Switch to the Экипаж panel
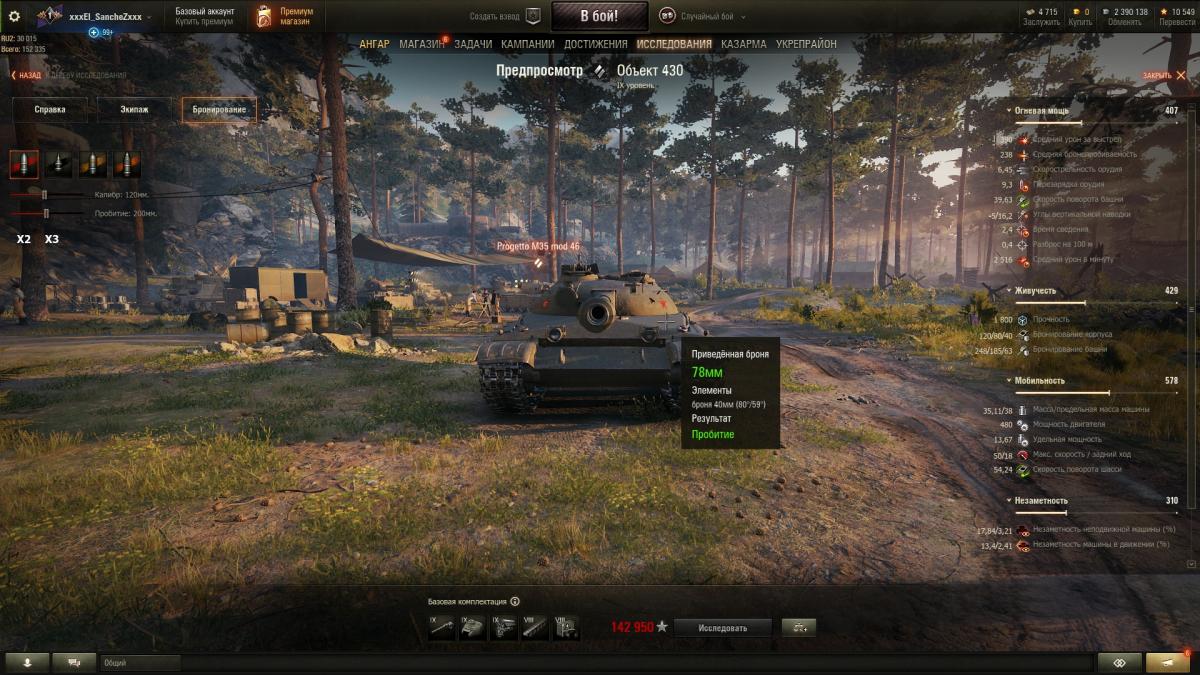 (134, 110)
